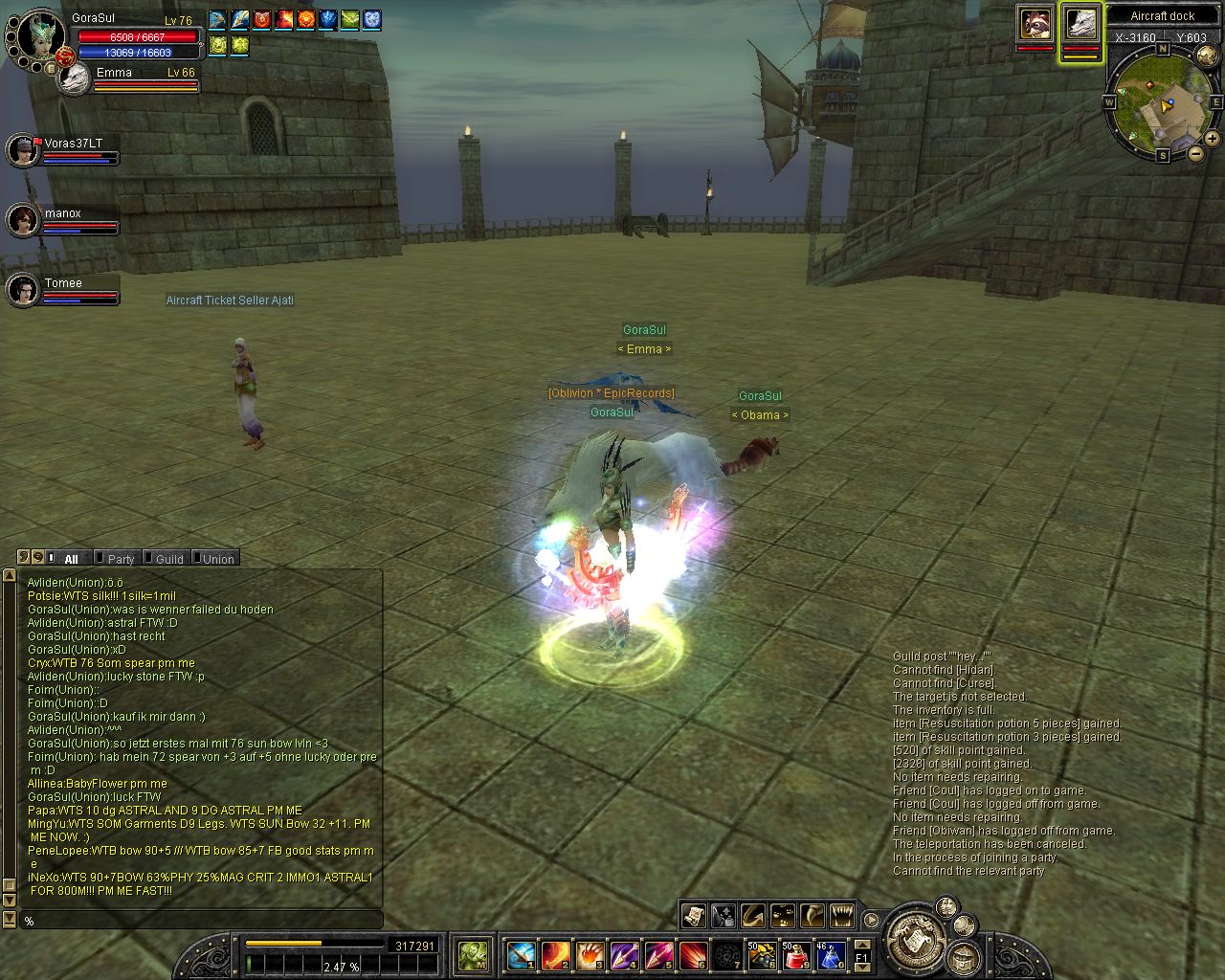Activate the arrow skill in slot 1
The image size is (1225, 980).
pos(520,954)
